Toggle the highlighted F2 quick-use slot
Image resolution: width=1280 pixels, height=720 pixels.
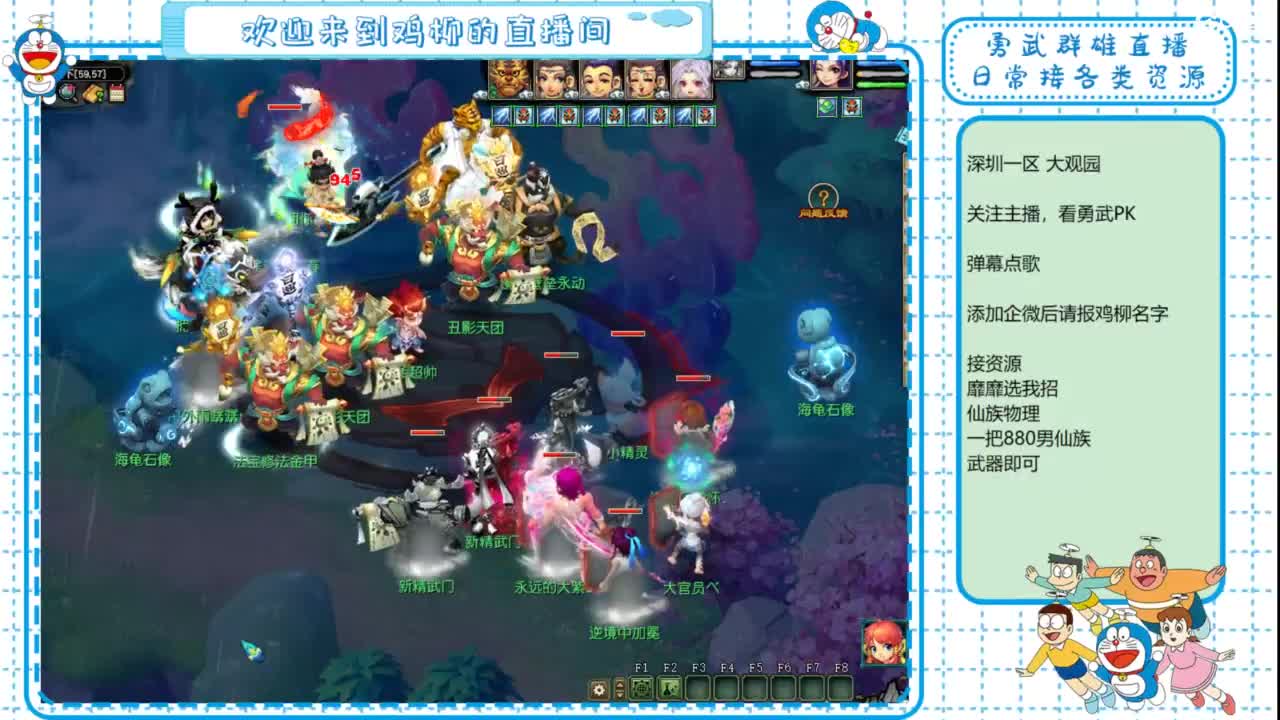tap(670, 687)
